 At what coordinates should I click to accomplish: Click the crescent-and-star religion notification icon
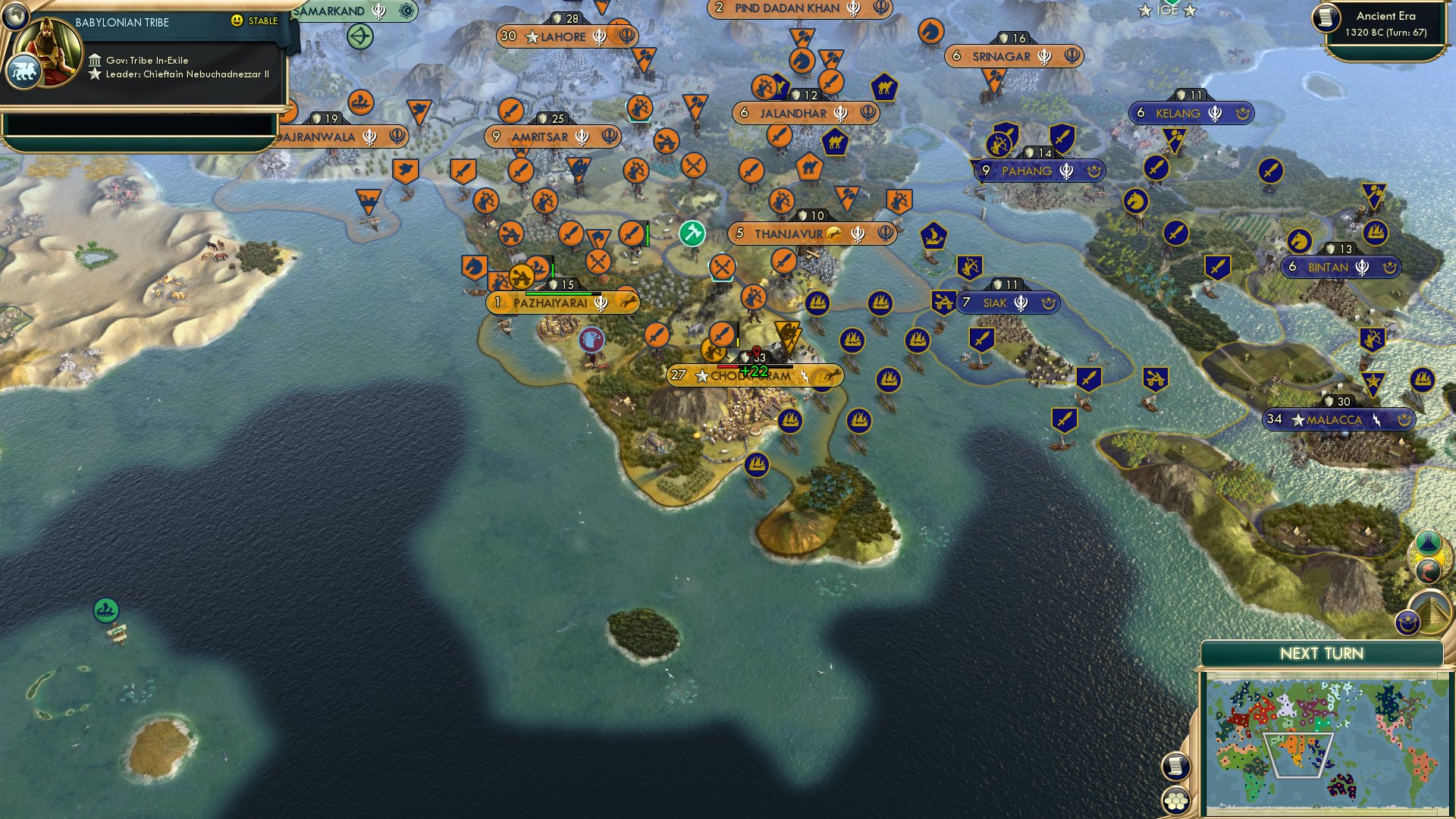coord(1410,623)
